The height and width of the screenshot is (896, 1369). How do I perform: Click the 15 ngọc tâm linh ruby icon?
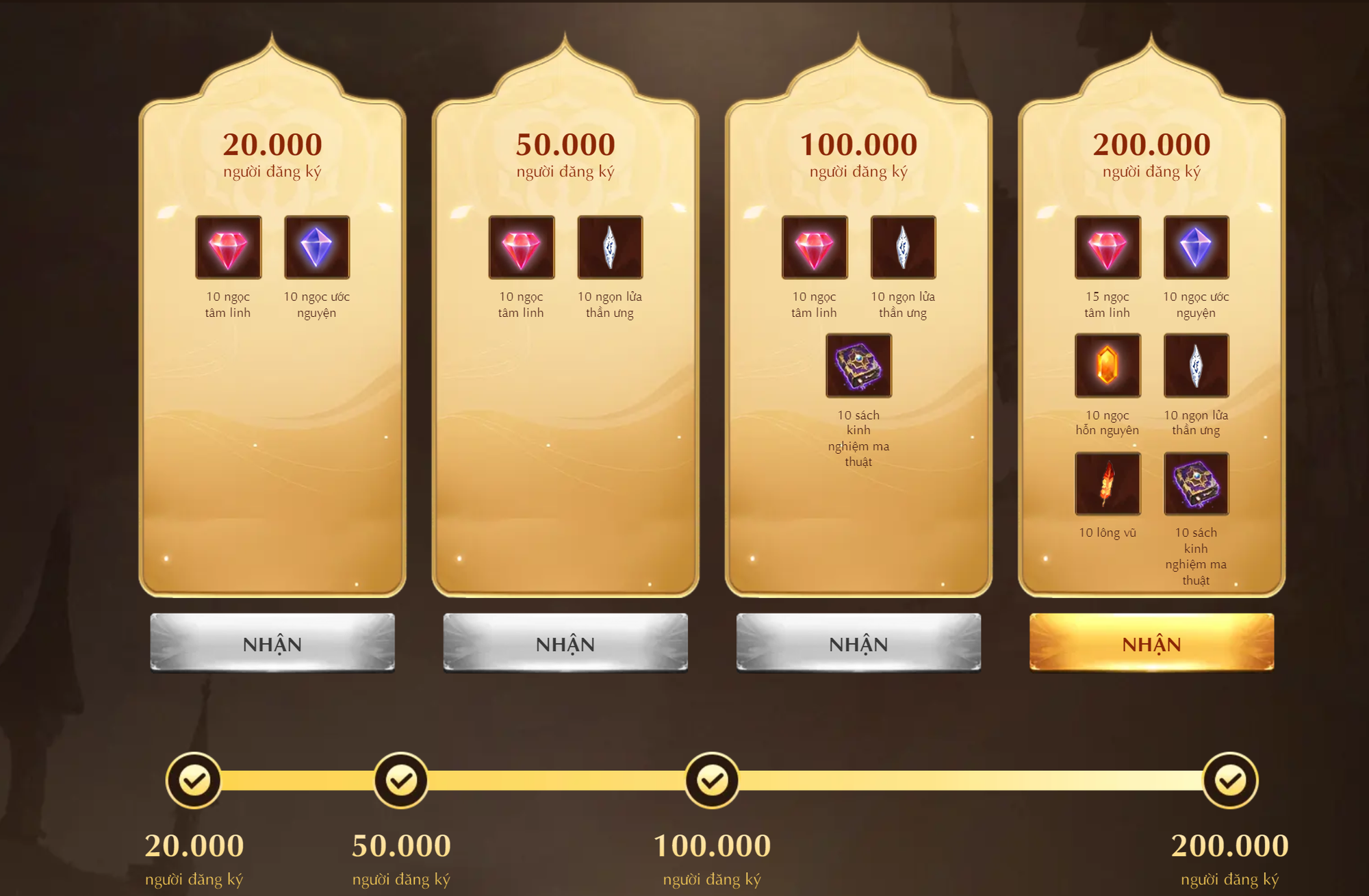(1109, 251)
